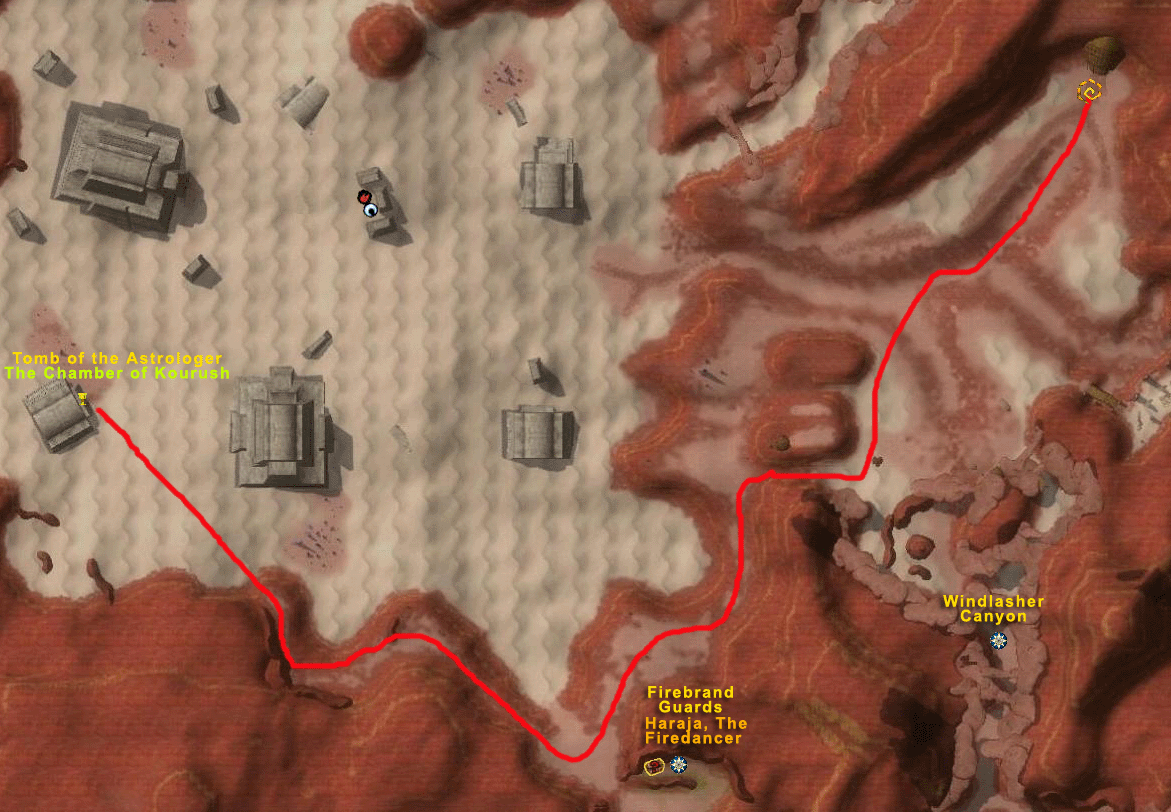
Task: Click the Firebrand Guards blue compass marker
Action: pyautogui.click(x=680, y=765)
